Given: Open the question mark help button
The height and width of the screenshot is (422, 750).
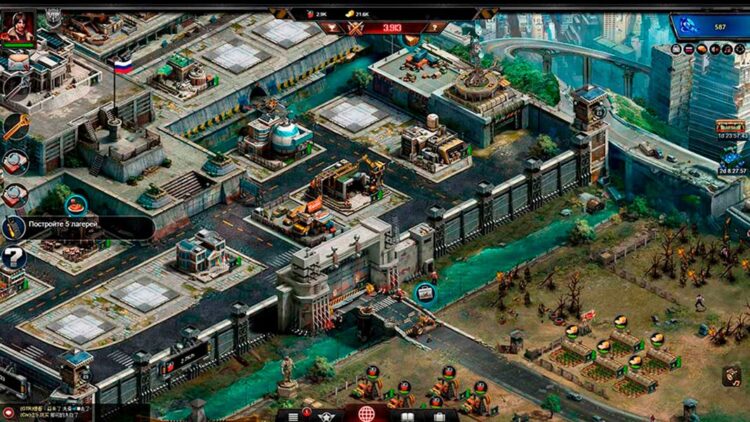Looking at the screenshot, I should [x=13, y=259].
